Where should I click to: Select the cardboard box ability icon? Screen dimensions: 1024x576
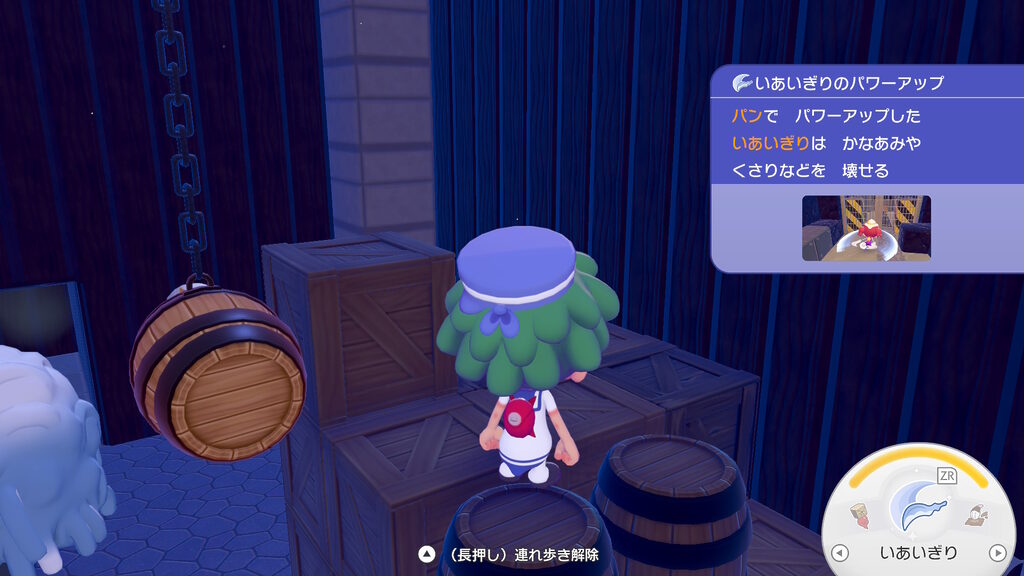point(861,516)
